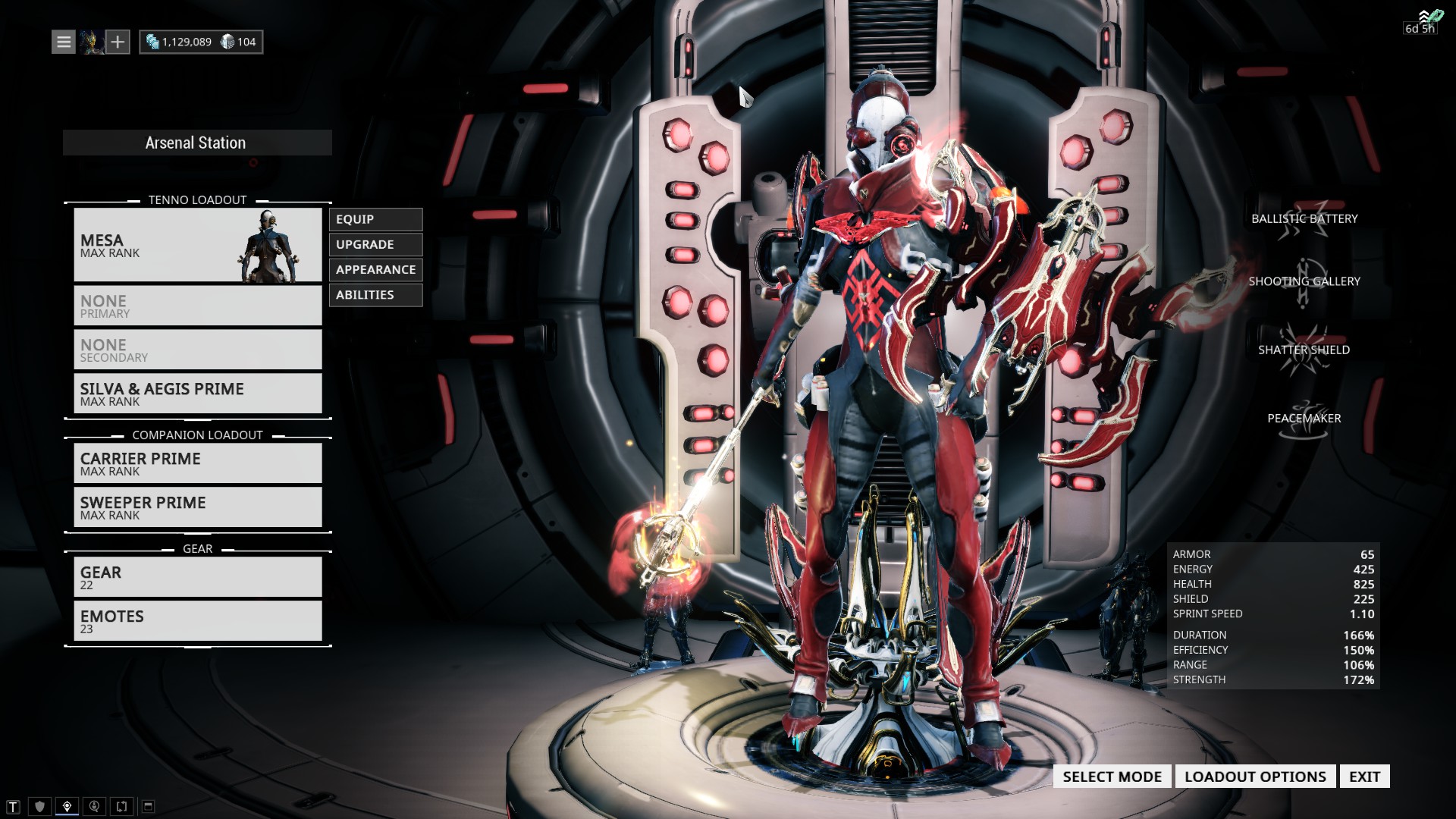Inspect the Shatter Shield ability
Screen dimensions: 1456x819
click(1304, 350)
